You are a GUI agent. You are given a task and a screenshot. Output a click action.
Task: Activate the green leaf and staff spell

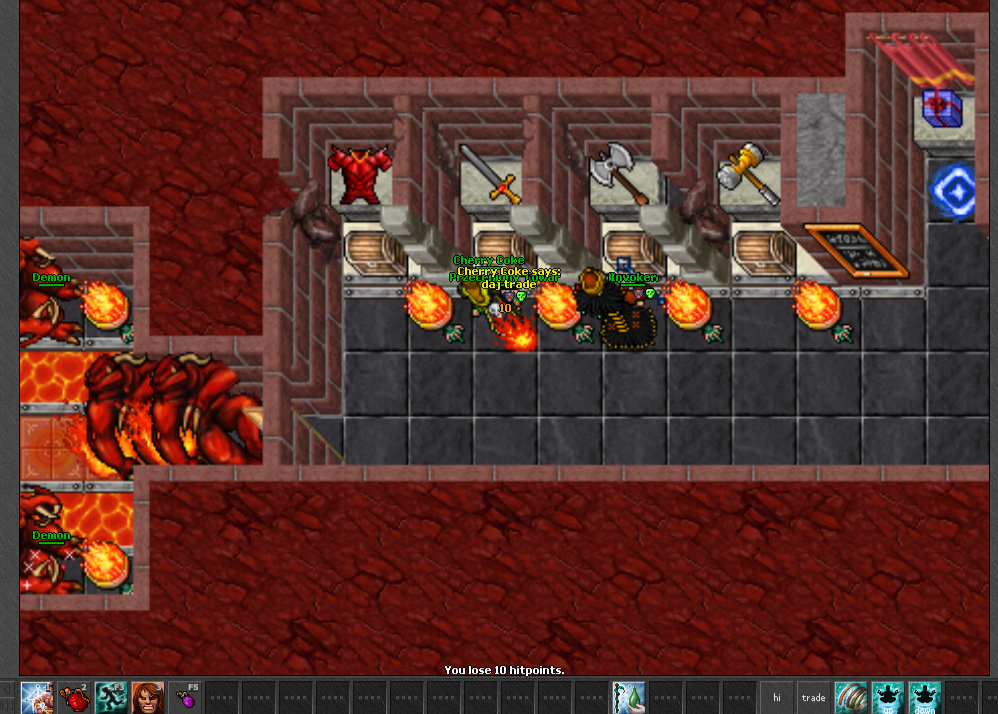click(630, 697)
